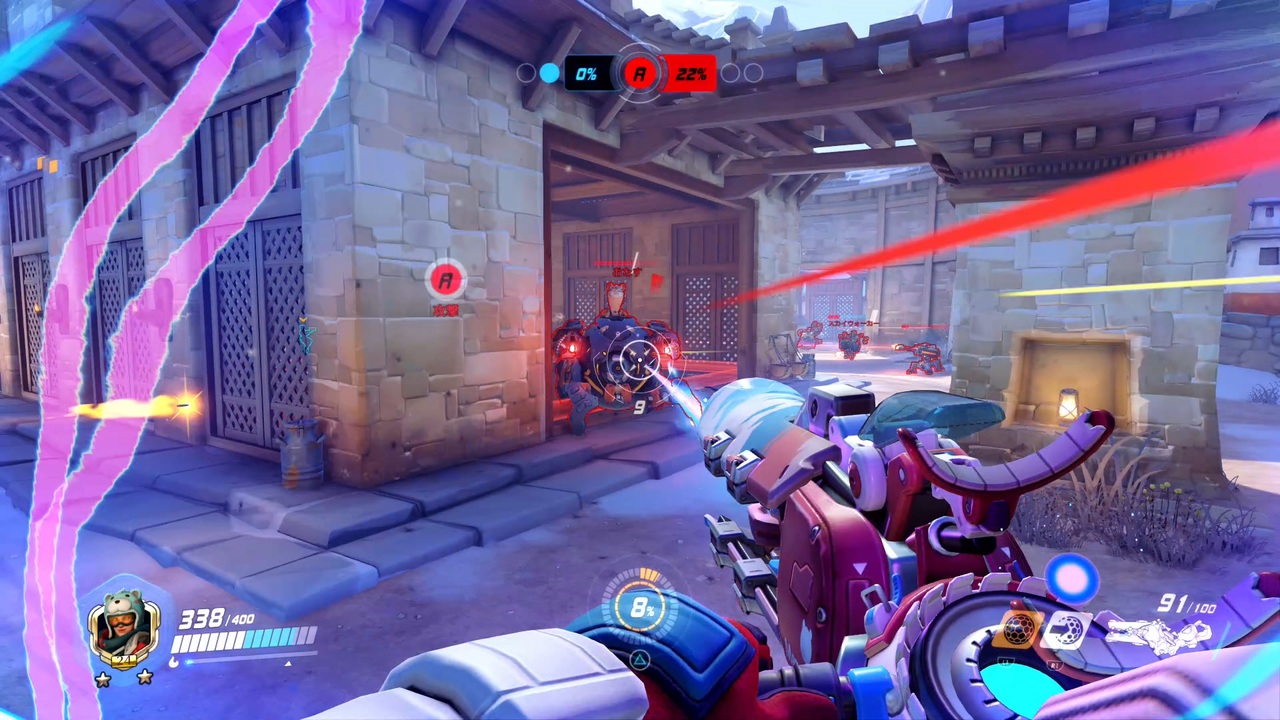This screenshot has width=1280, height=720.
Task: Click the 22% red capture percentage panel
Action: 691,72
